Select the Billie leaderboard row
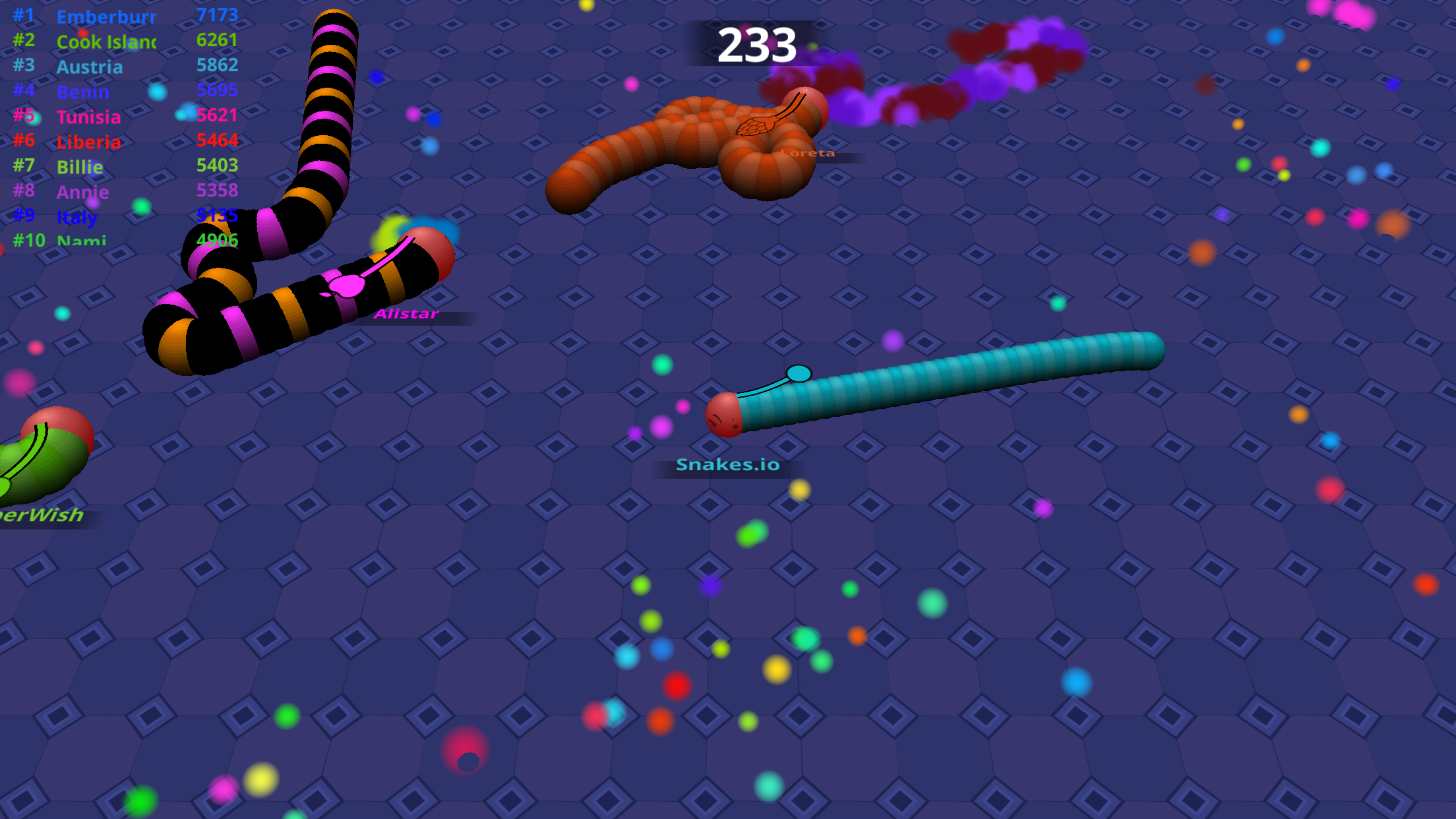The image size is (1456, 819). tap(80, 167)
